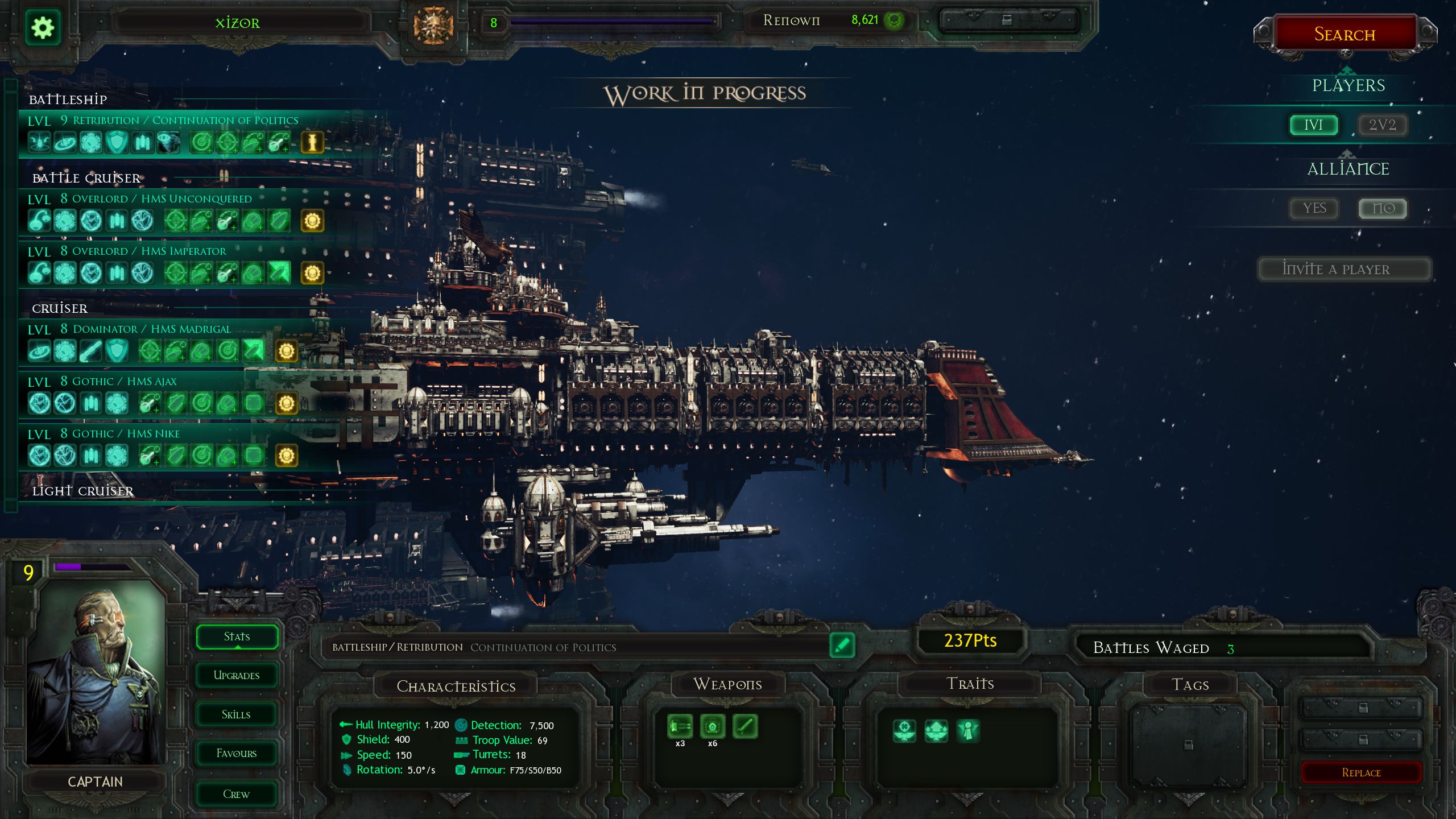Select the Overlord HMS Unconquered battle cruiser
1456x819 pixels.
162,199
